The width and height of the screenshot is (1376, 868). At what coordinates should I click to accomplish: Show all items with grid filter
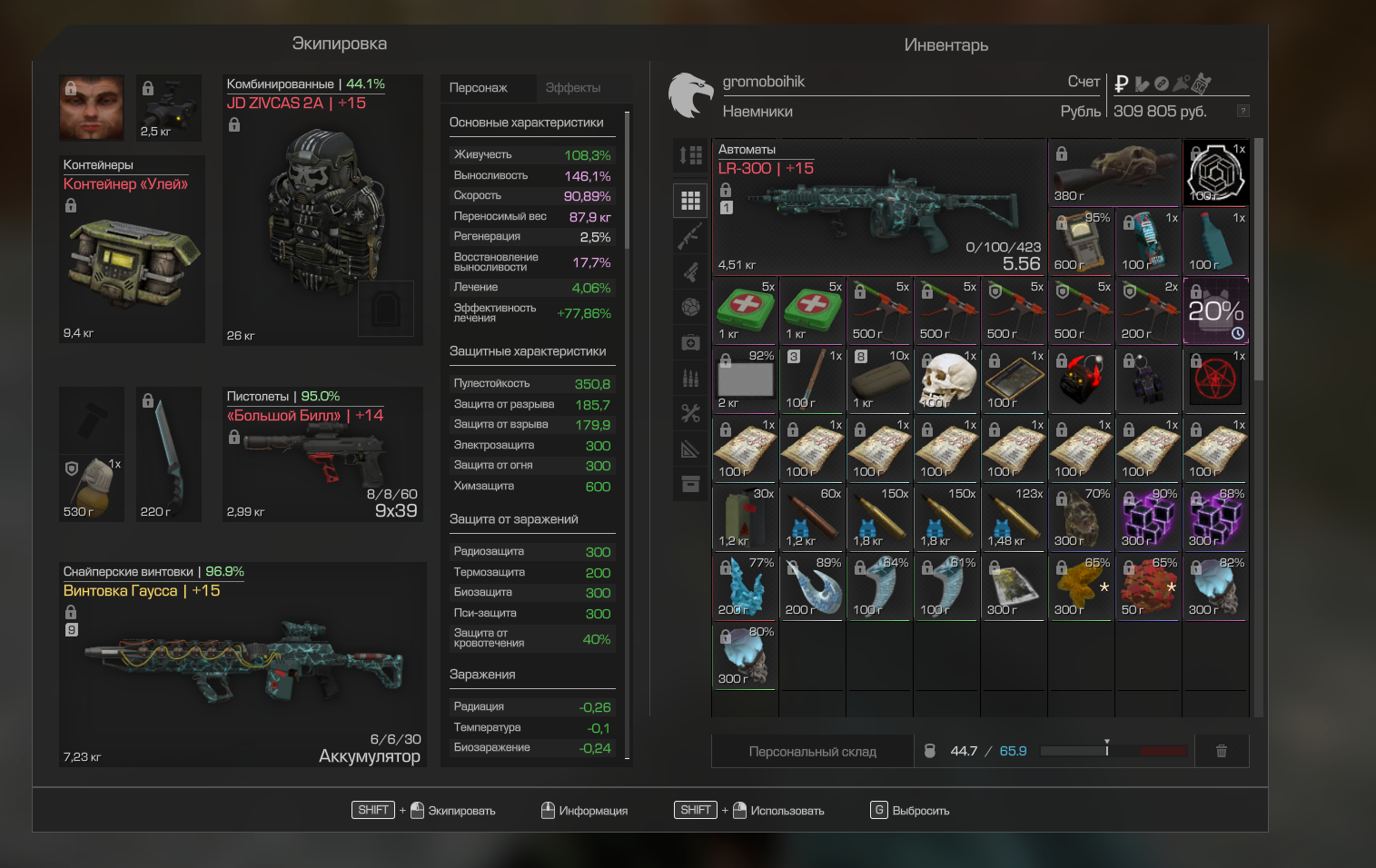690,200
